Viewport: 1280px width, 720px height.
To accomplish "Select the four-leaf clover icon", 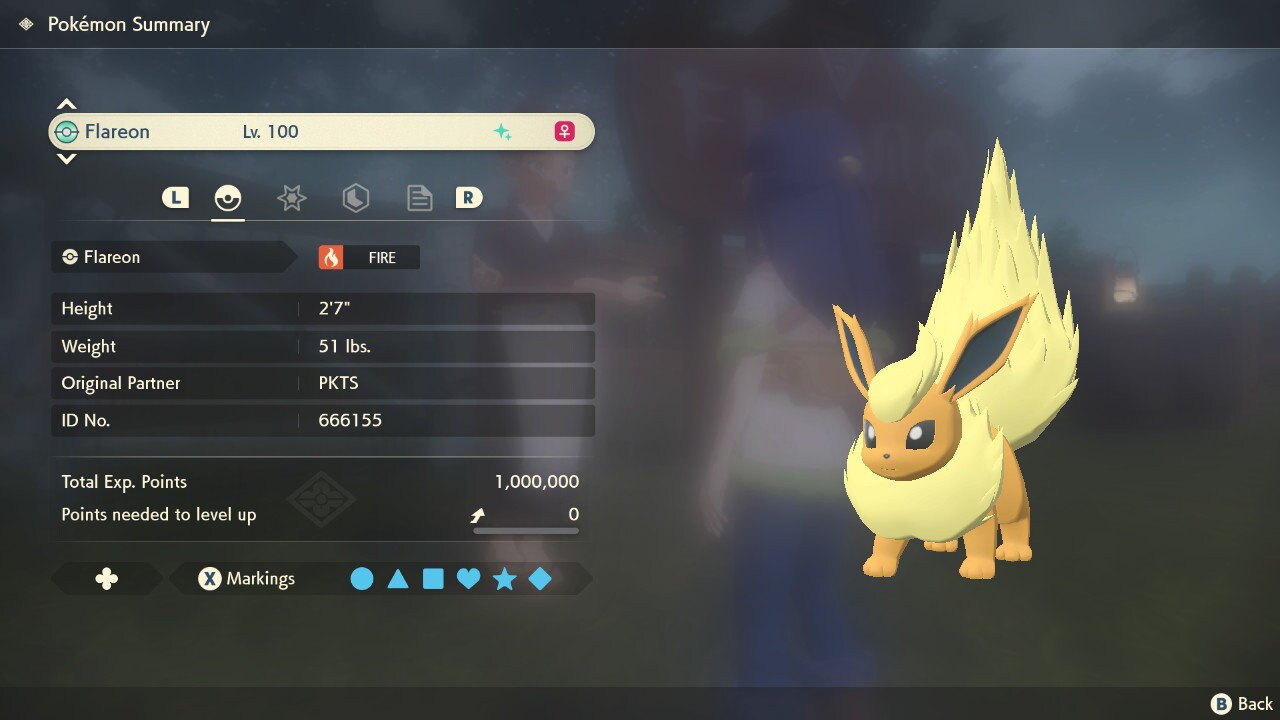I will [x=106, y=579].
